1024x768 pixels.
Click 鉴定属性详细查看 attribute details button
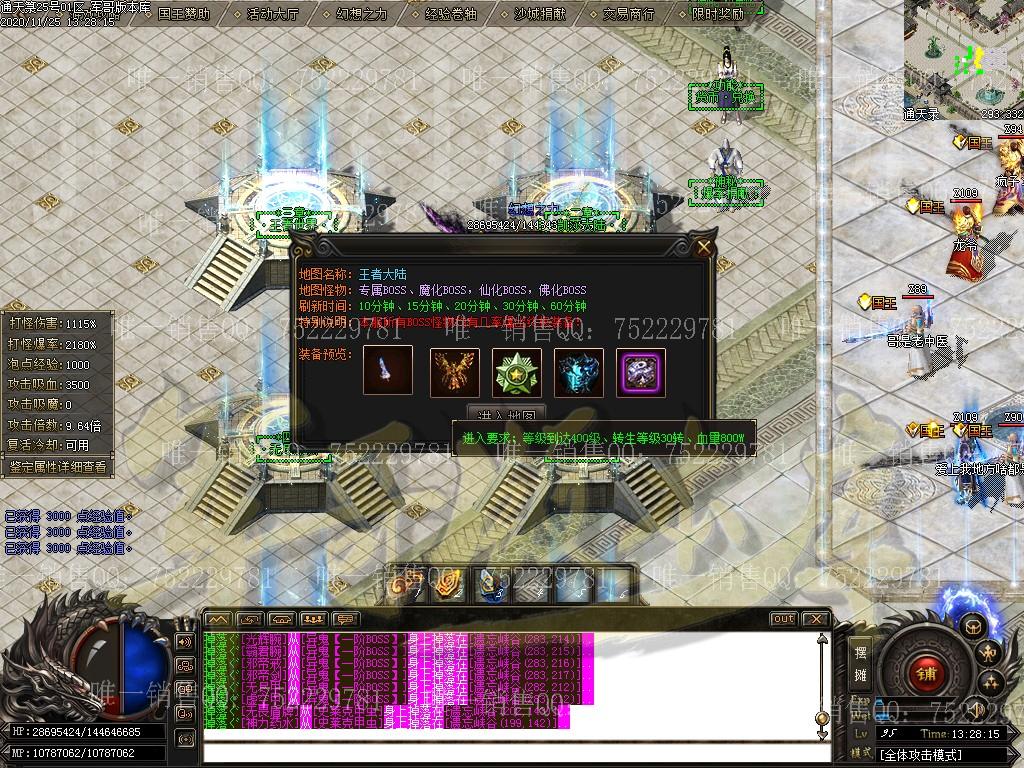click(57, 466)
